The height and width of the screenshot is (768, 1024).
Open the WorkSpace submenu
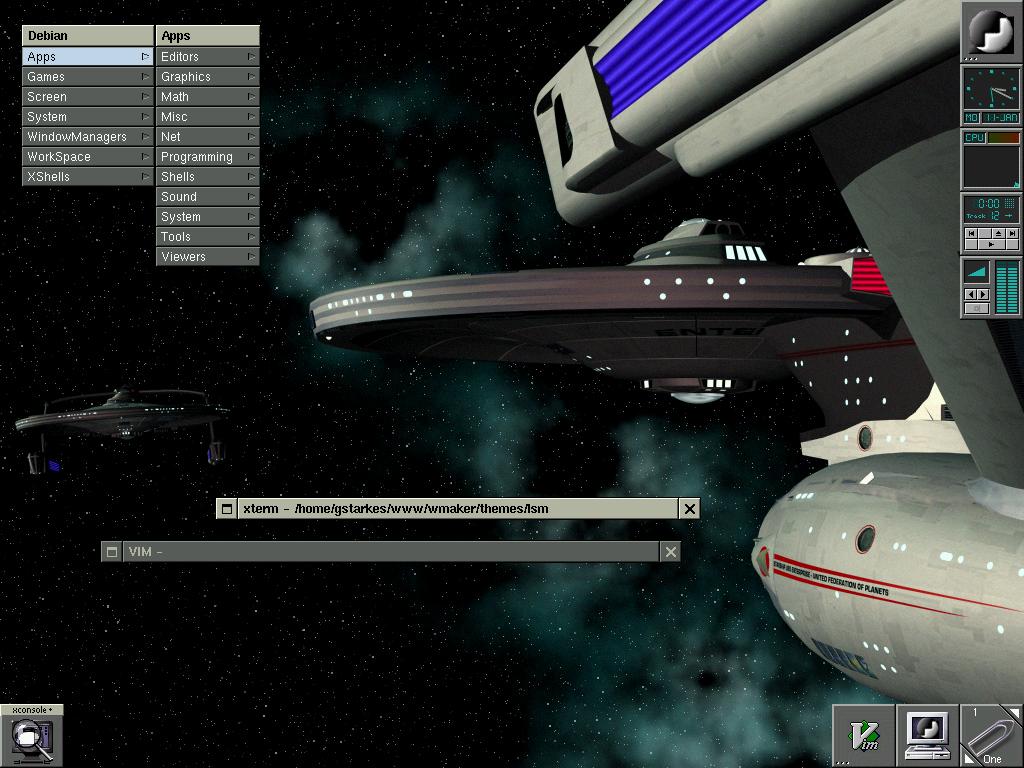pos(87,157)
